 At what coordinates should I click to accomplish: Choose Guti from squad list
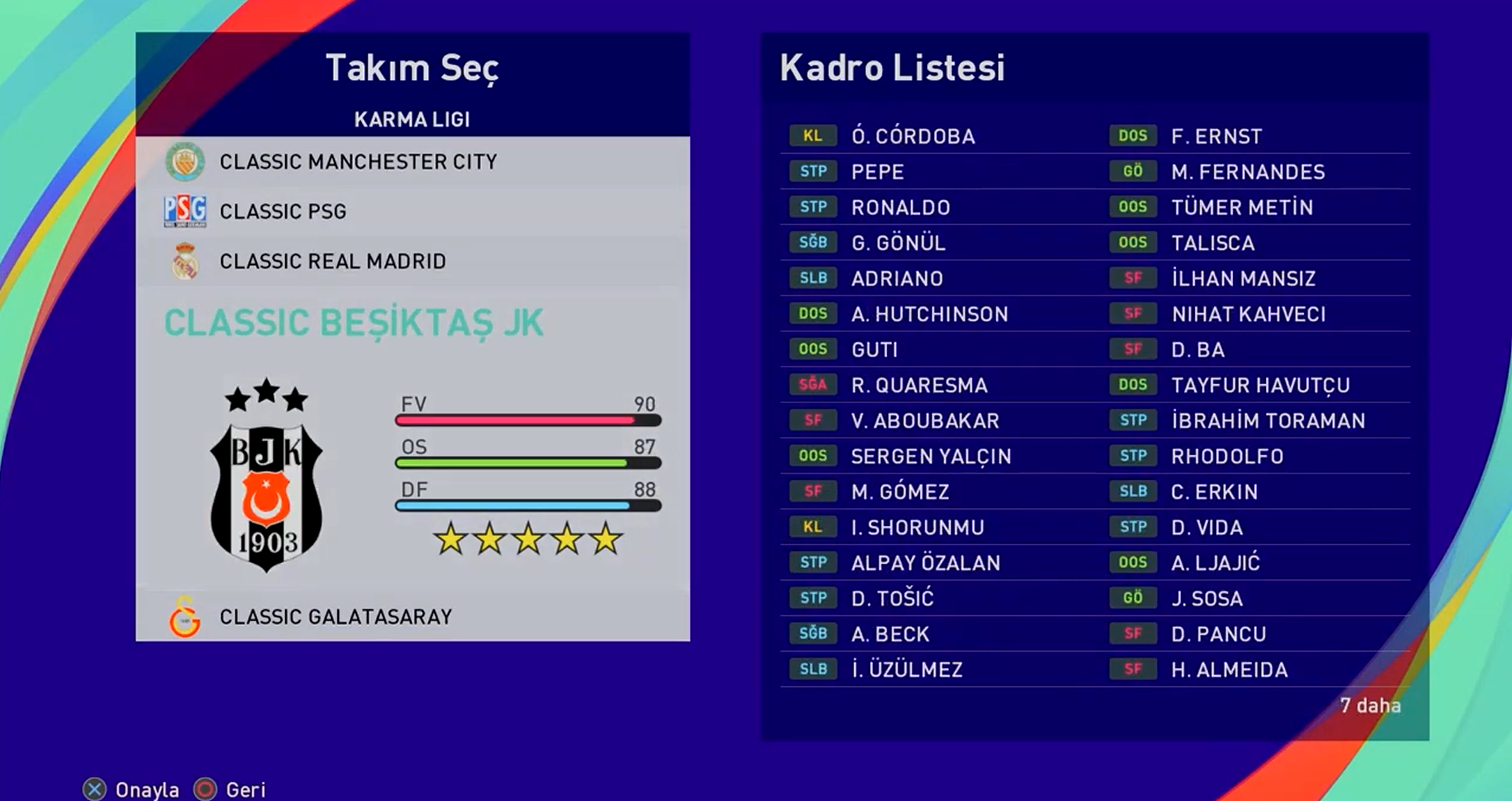(875, 350)
